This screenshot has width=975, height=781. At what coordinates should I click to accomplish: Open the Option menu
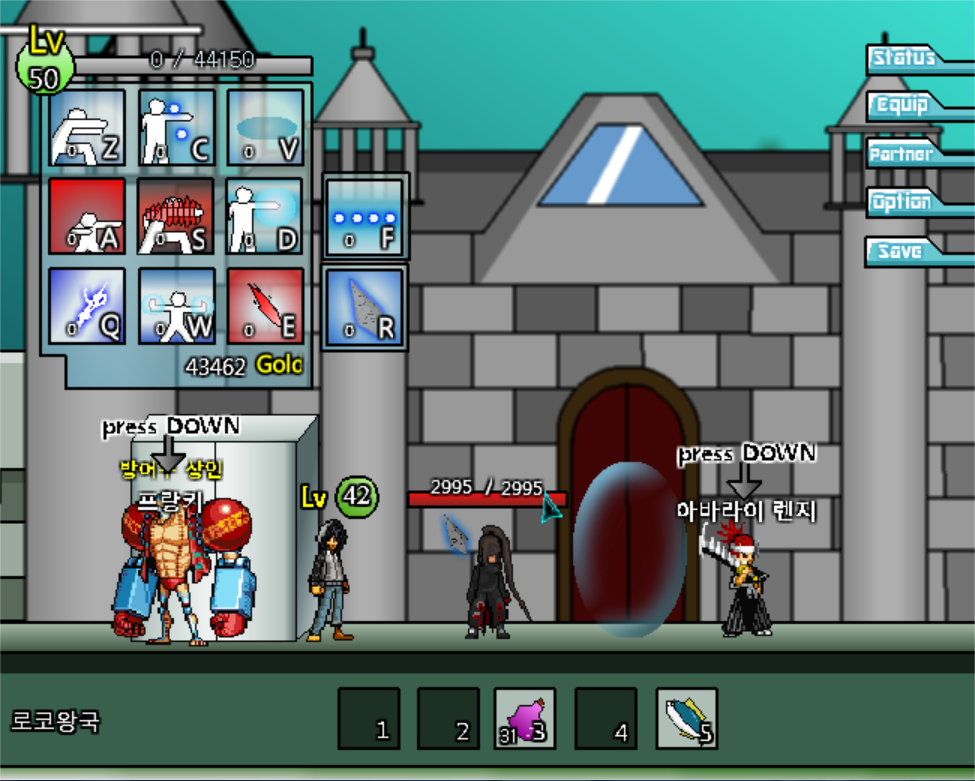pyautogui.click(x=905, y=203)
